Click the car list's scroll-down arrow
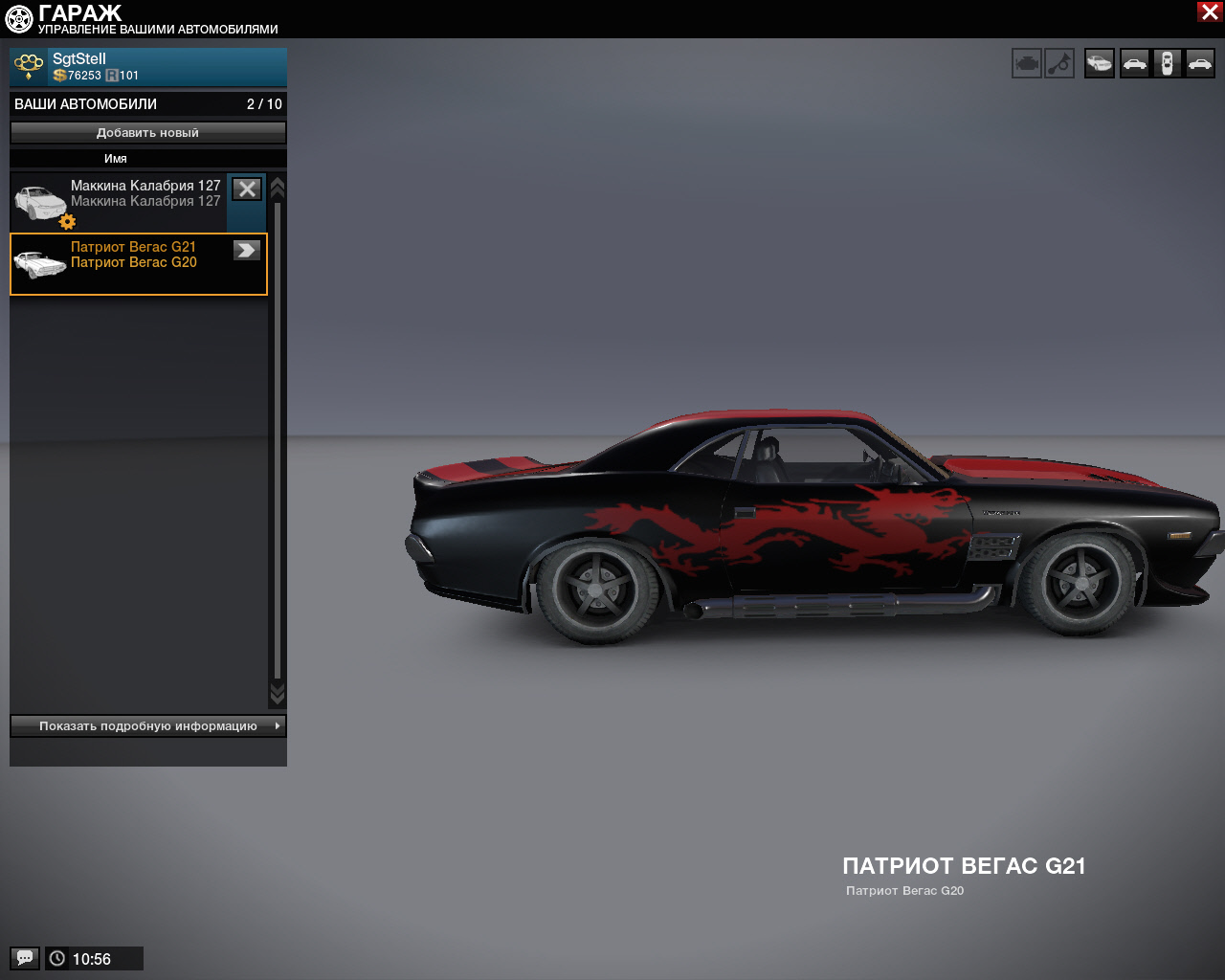 (x=278, y=692)
